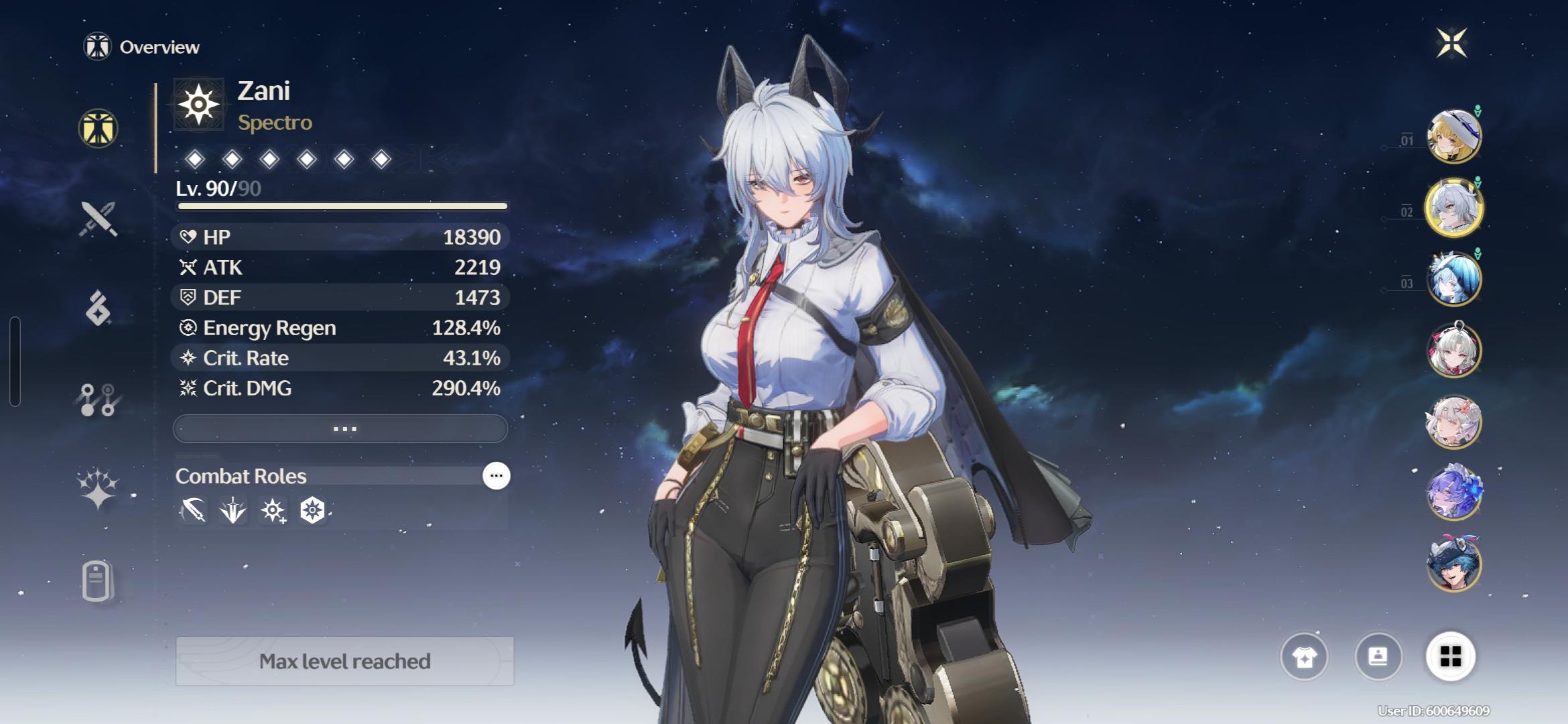The height and width of the screenshot is (724, 1568).
Task: Expand full stats with the three-dot bar
Action: [x=340, y=429]
